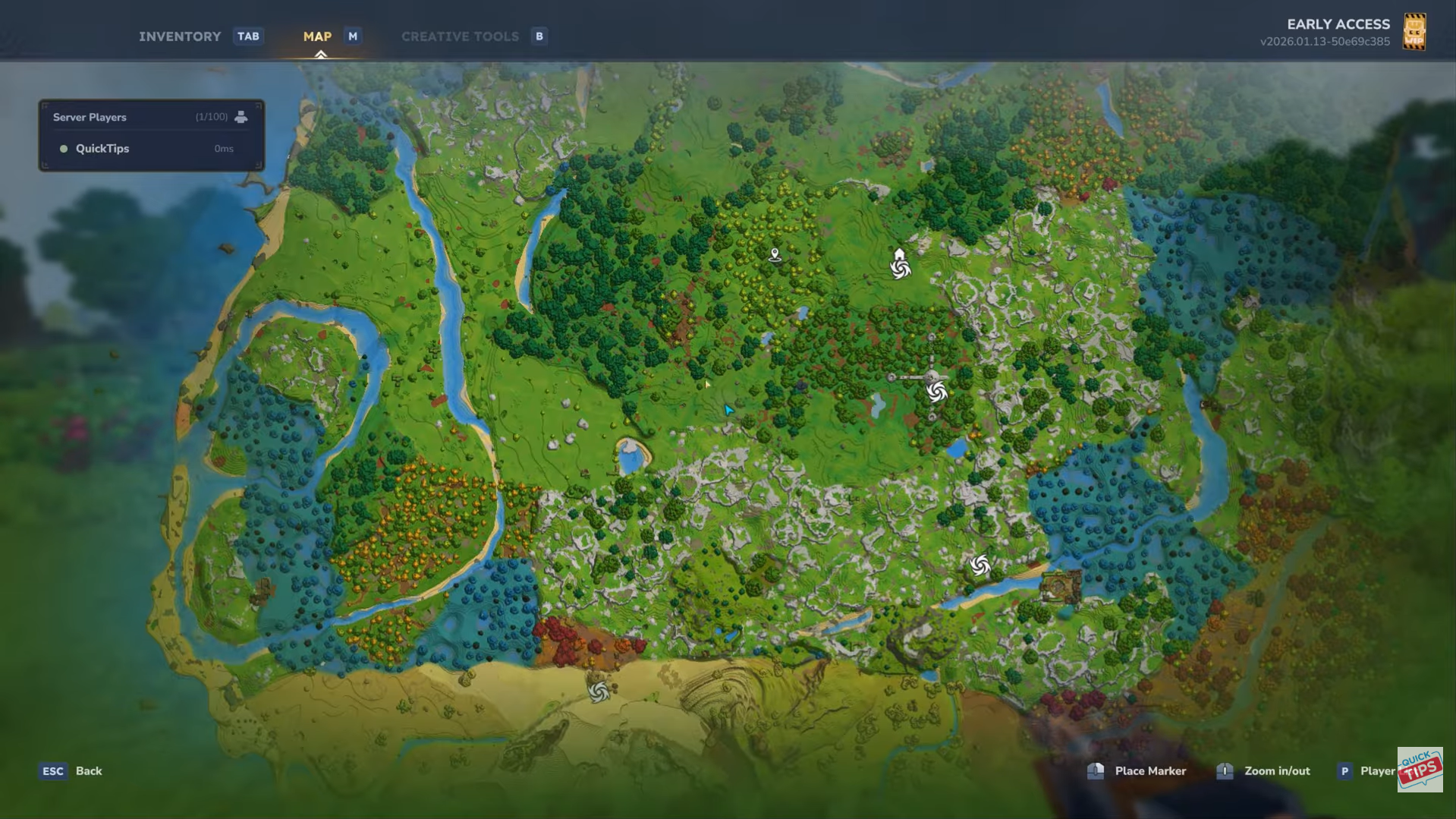
Task: Switch to the Inventory tab
Action: [180, 36]
